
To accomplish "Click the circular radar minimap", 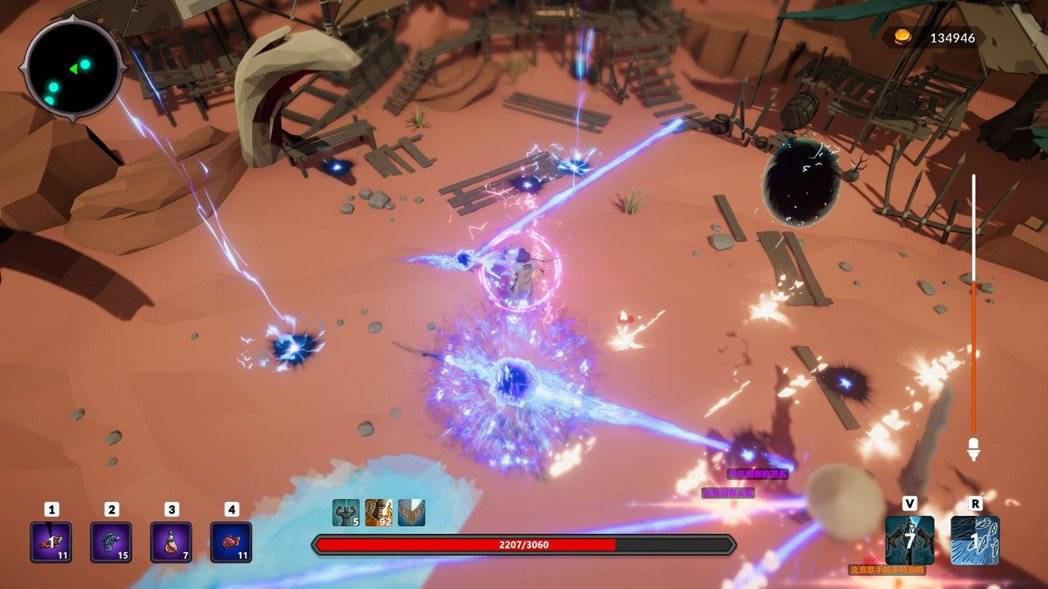I will coord(73,67).
